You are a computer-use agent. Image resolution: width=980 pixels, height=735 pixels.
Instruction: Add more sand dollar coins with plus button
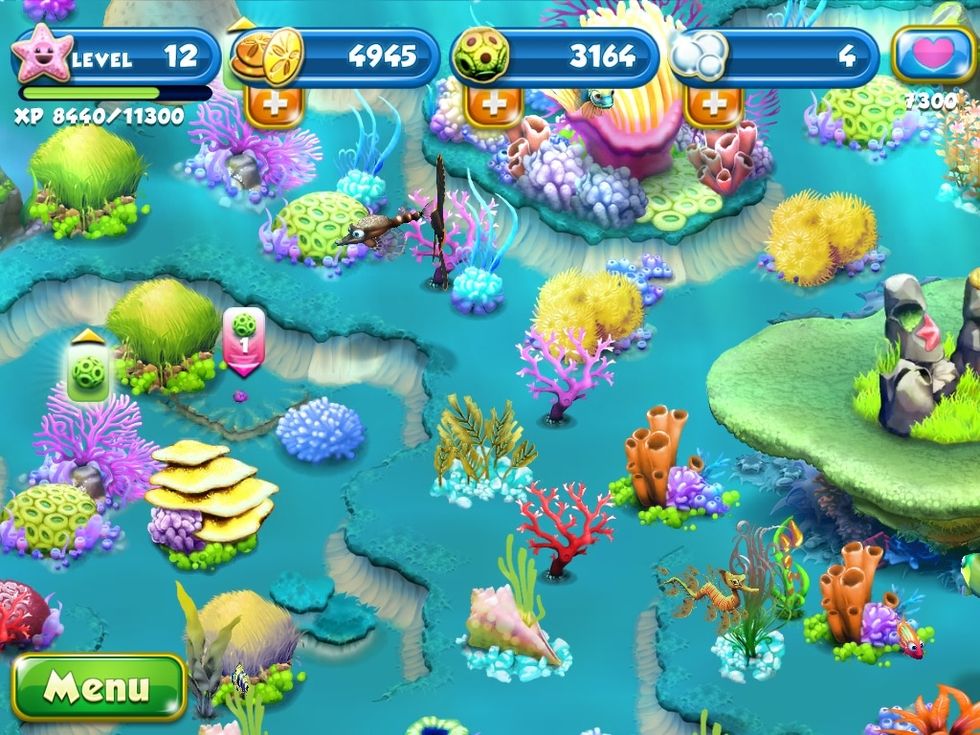(x=274, y=105)
